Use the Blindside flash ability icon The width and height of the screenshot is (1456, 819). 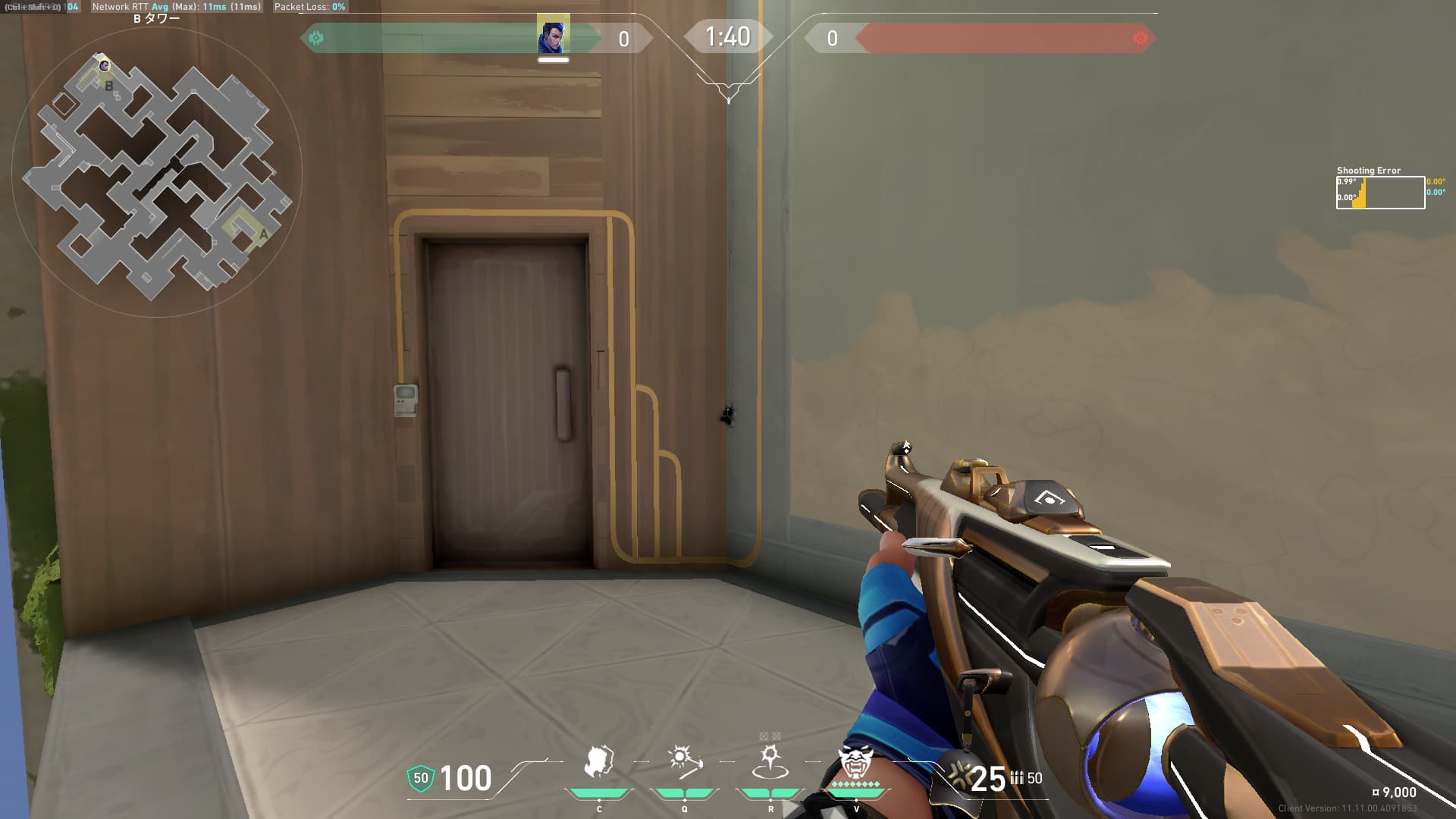pos(684,762)
